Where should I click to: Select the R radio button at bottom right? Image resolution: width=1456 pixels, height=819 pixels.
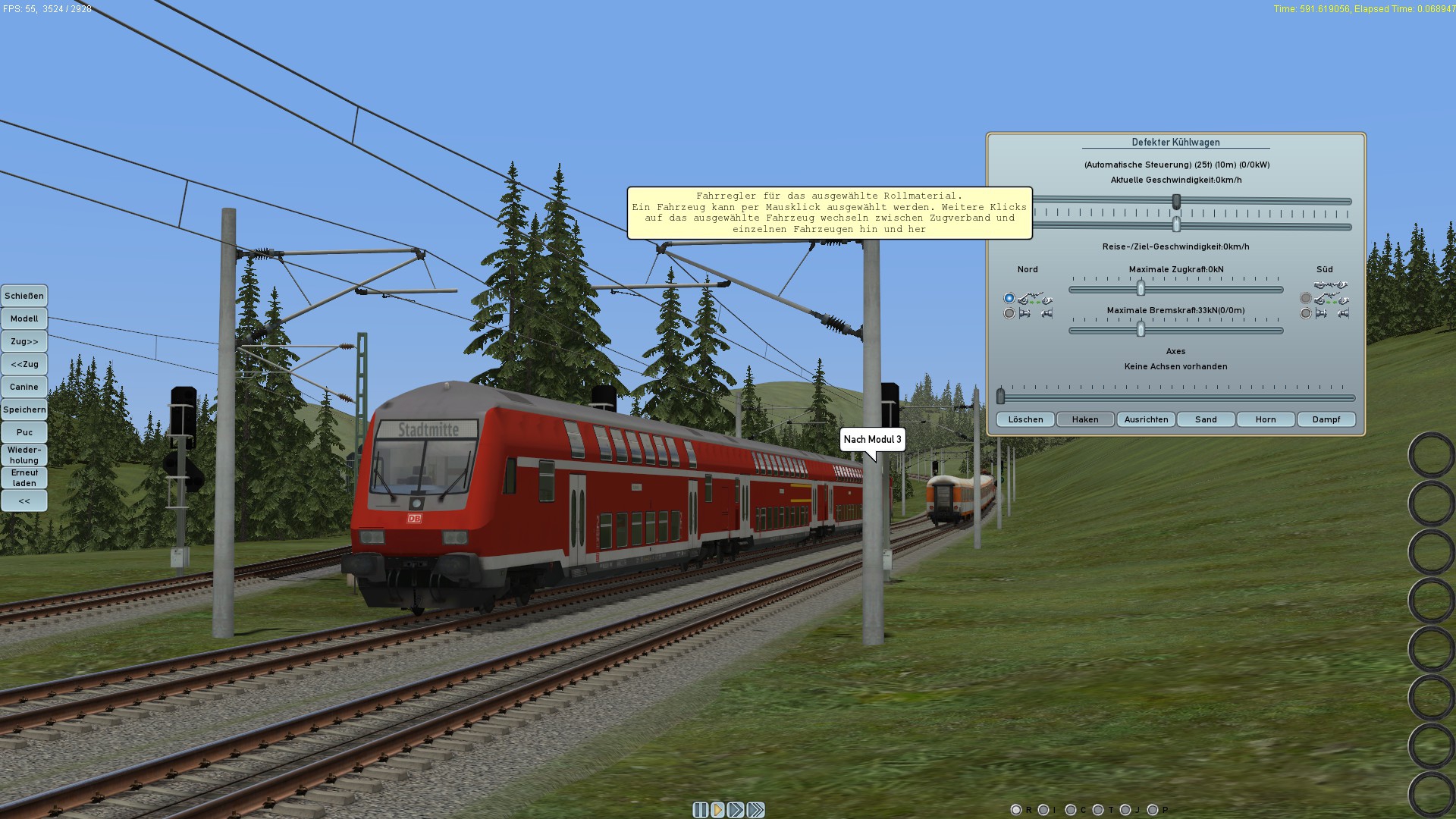(1016, 809)
